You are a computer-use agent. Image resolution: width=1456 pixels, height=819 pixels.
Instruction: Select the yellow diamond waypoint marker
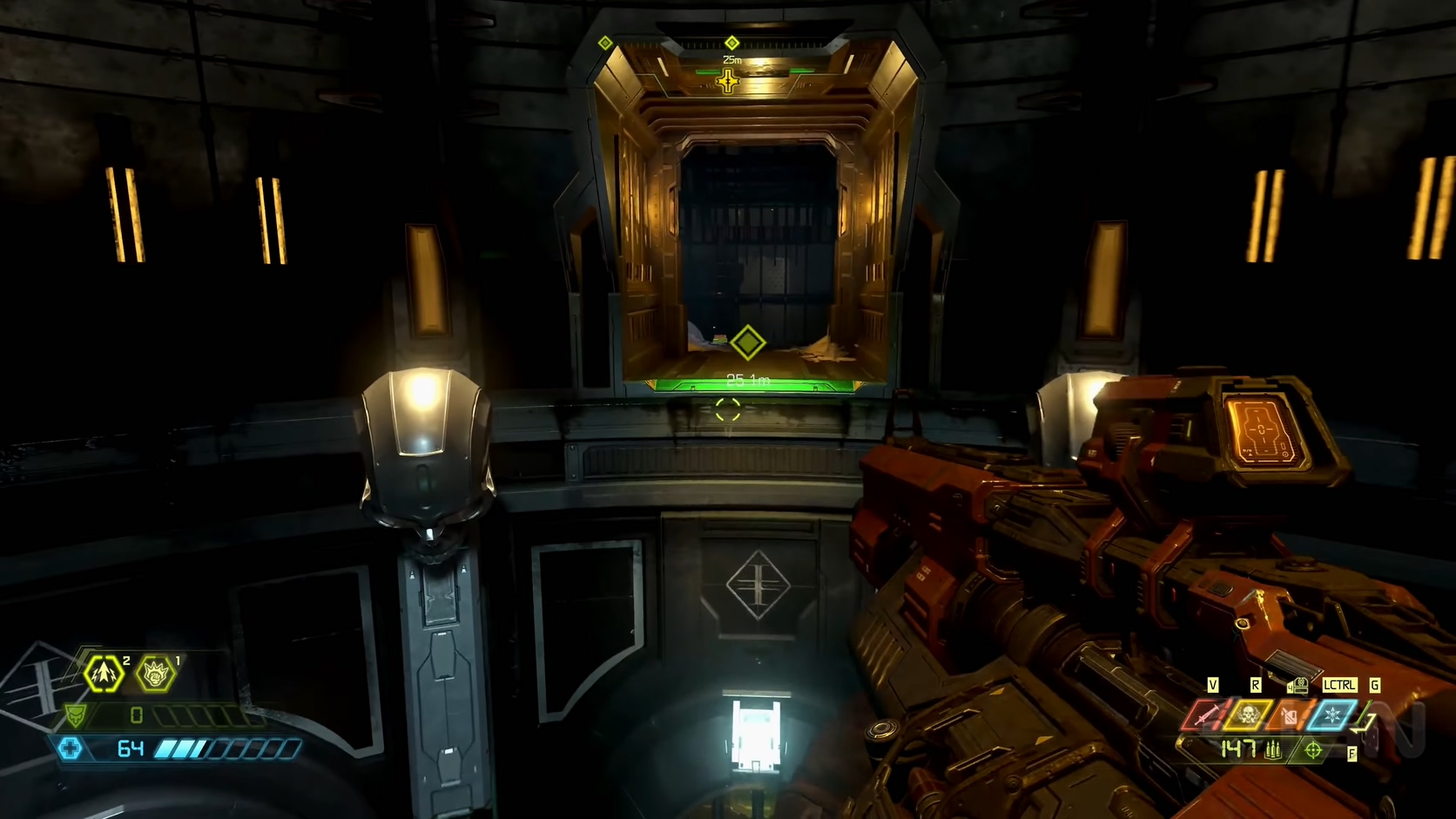(x=747, y=342)
